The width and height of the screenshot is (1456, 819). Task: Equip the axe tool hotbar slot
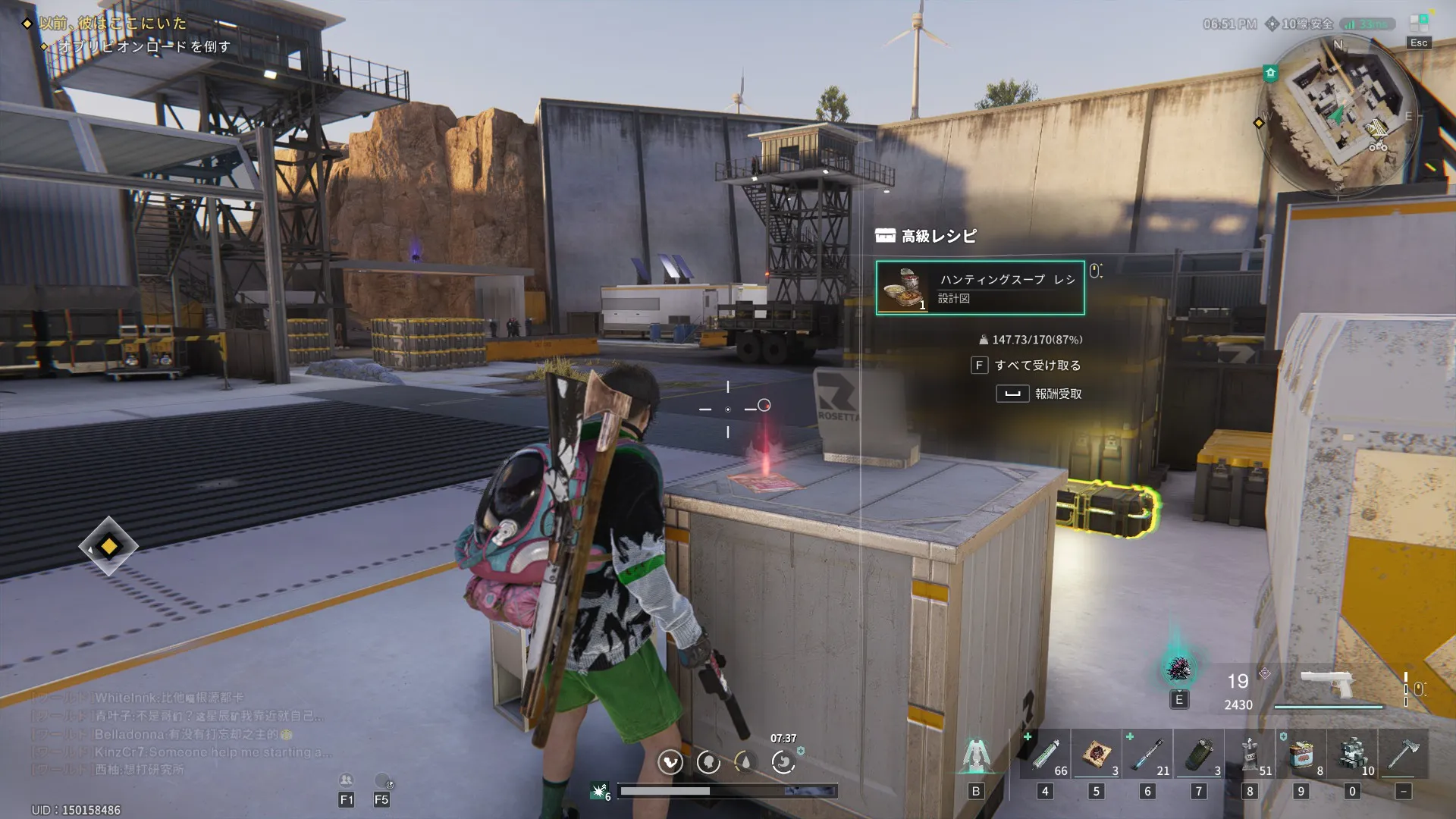click(x=1403, y=755)
